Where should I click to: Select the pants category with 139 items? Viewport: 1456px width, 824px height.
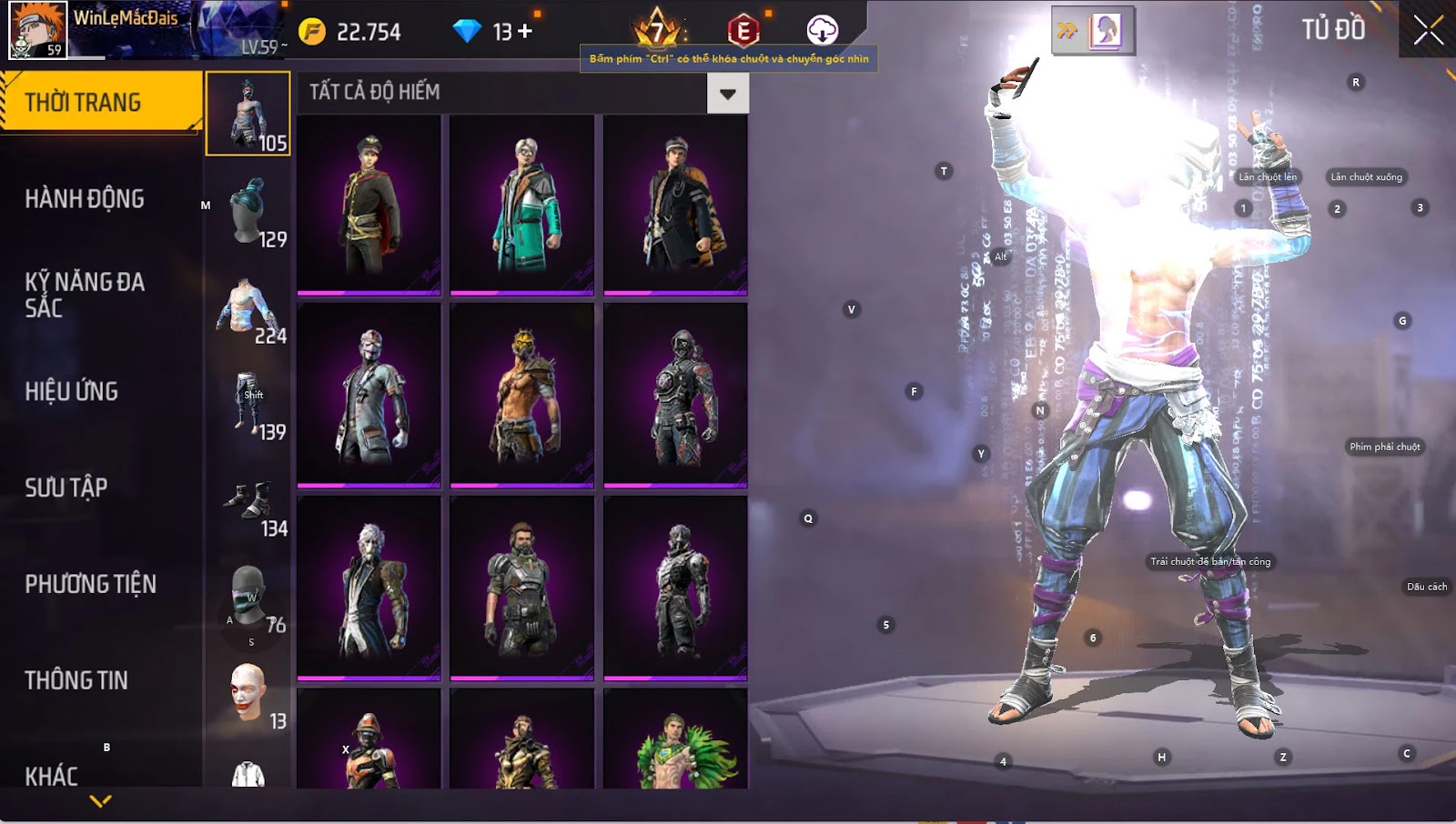tap(248, 403)
